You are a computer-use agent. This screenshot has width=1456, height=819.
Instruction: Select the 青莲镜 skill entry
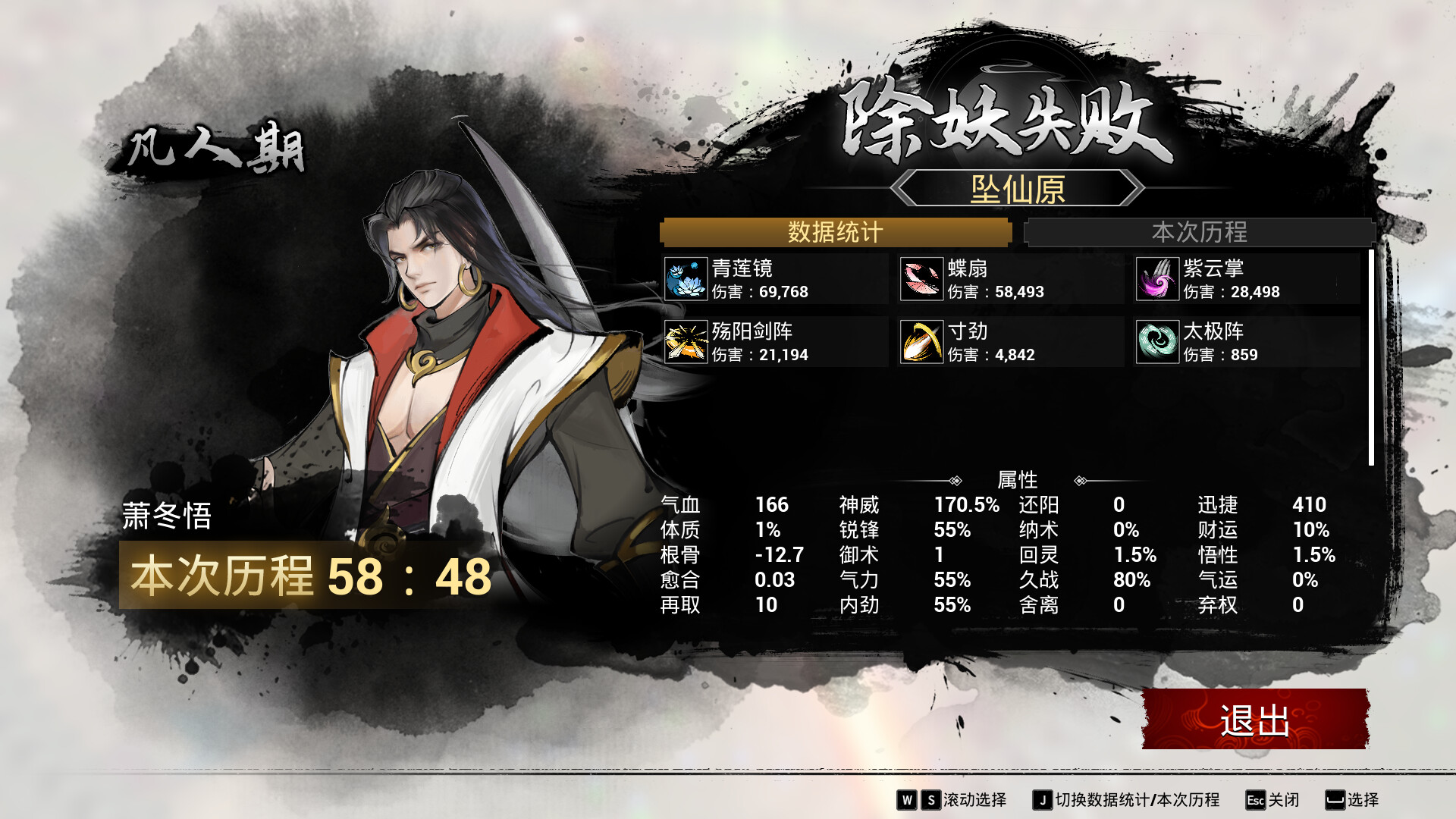click(775, 279)
